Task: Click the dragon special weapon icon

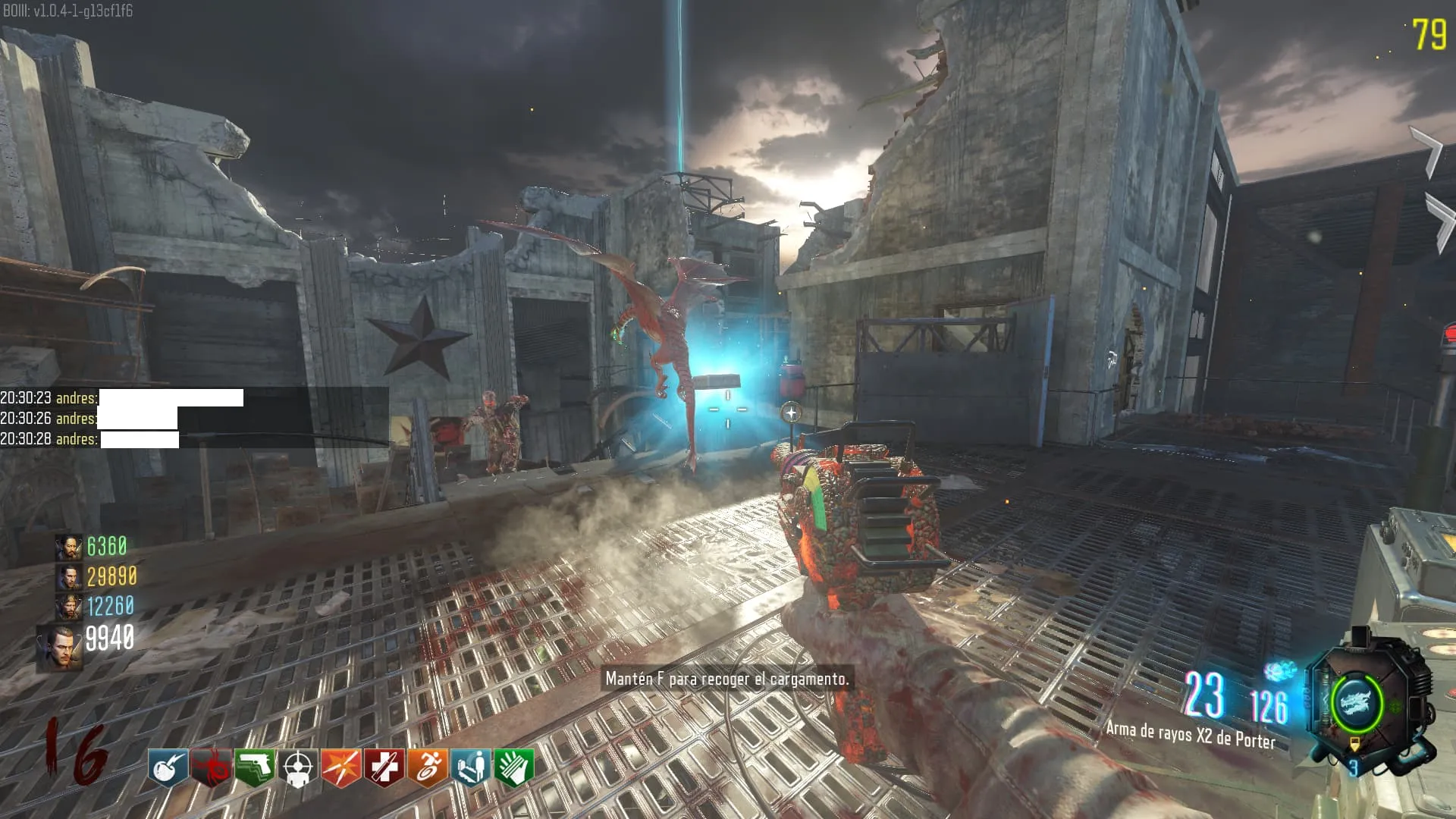Action: (x=1357, y=703)
